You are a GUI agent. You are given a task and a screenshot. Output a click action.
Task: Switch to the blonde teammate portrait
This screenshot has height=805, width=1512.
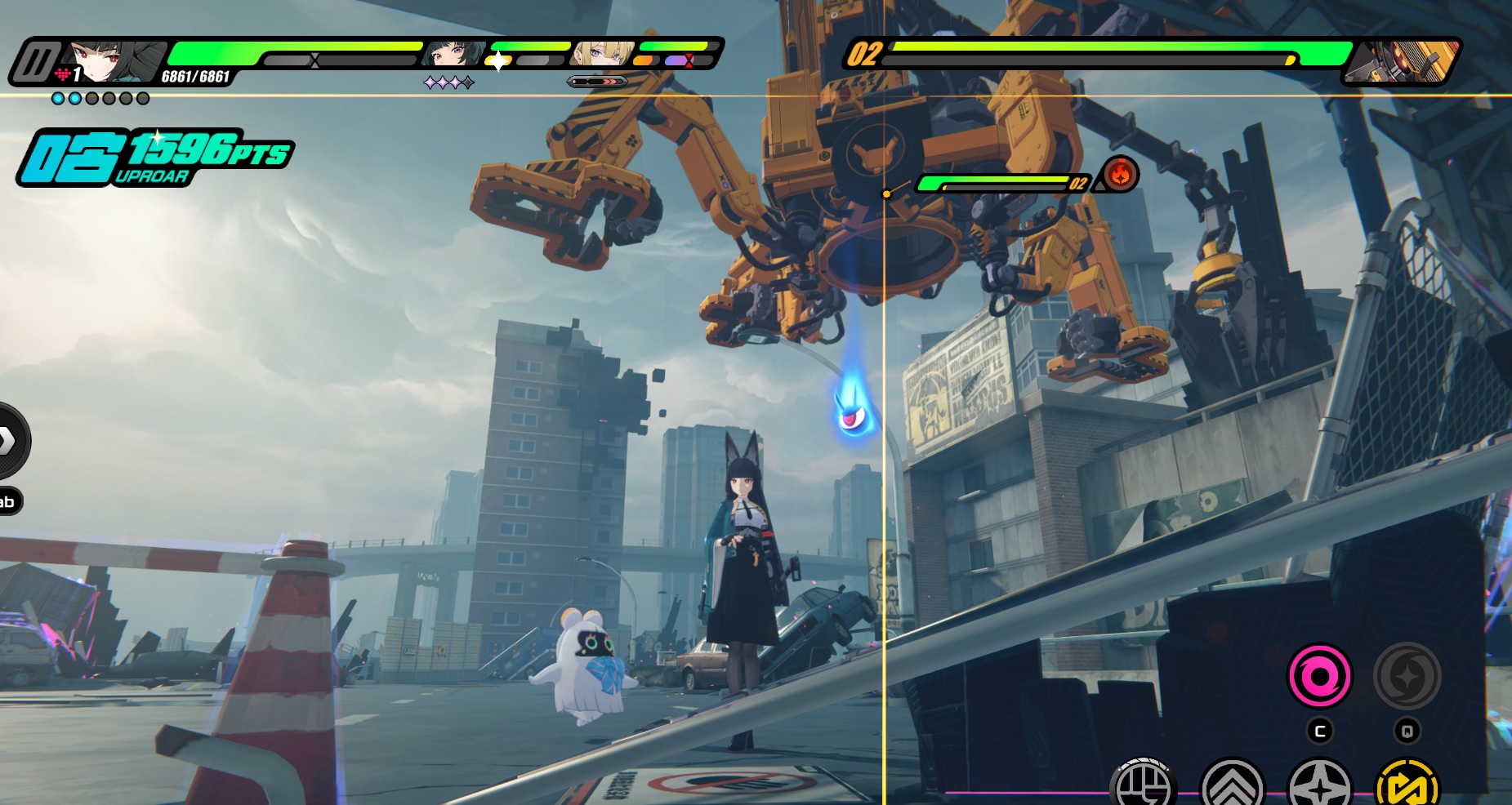pos(603,53)
